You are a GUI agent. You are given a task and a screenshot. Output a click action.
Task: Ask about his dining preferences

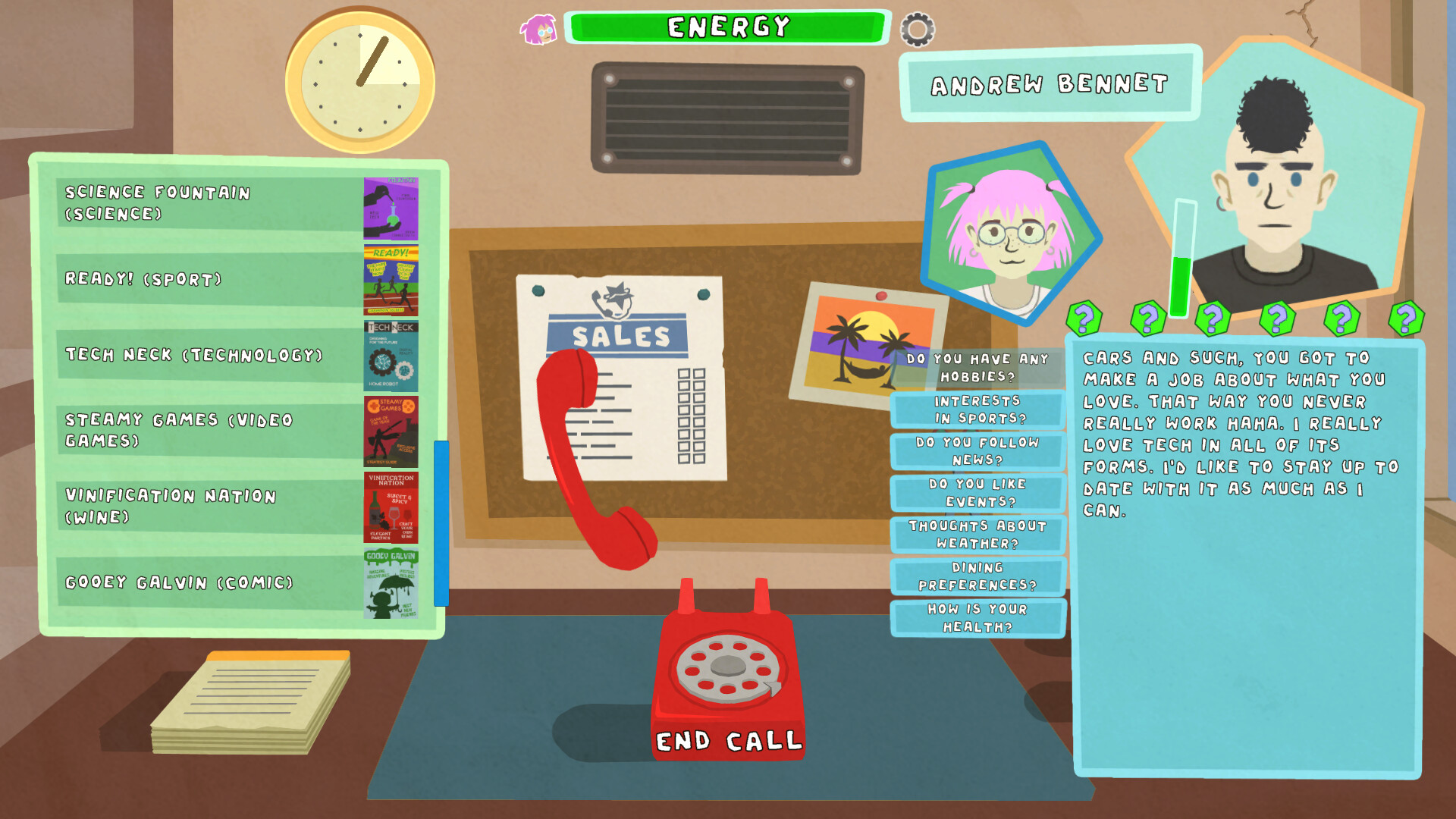tap(978, 576)
